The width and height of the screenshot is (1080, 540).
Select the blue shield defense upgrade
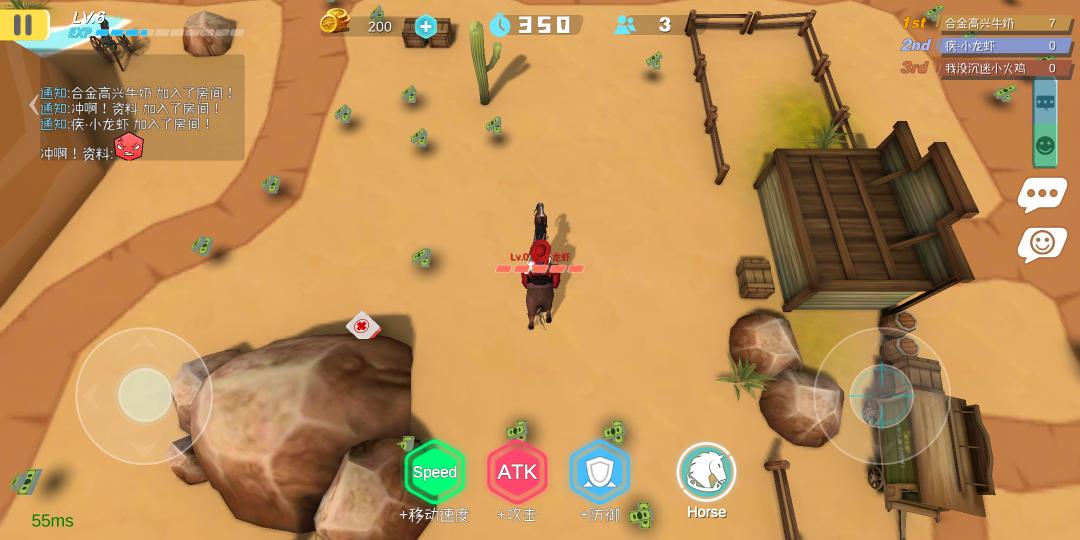(x=600, y=472)
